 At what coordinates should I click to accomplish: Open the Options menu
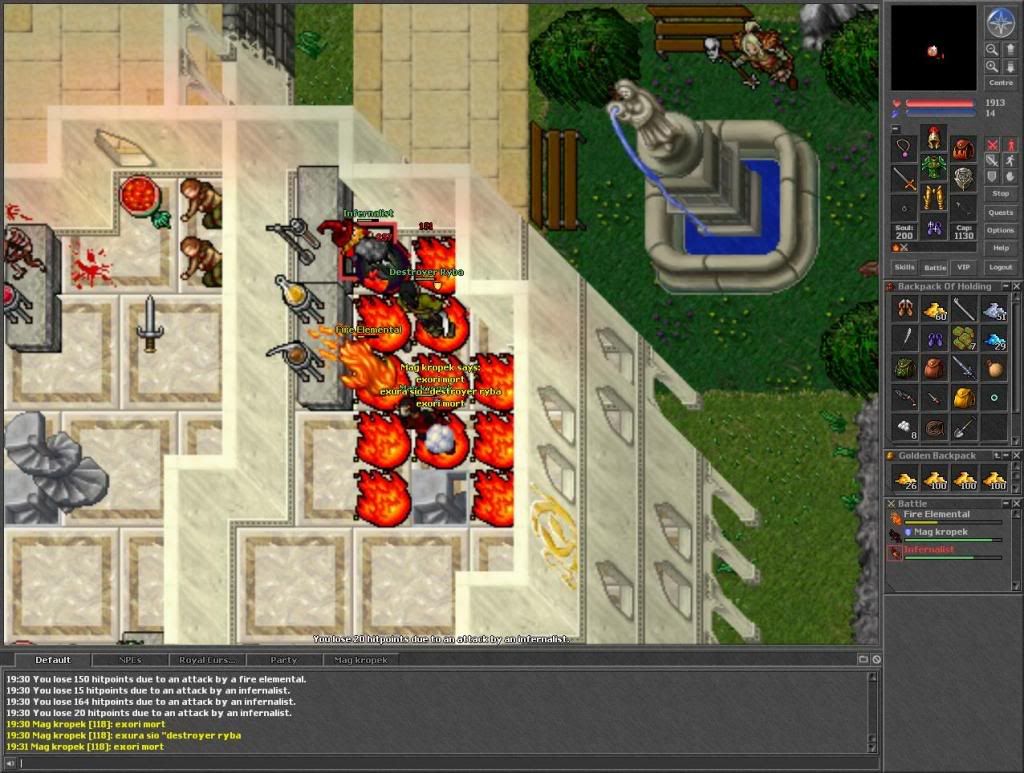(x=1000, y=230)
